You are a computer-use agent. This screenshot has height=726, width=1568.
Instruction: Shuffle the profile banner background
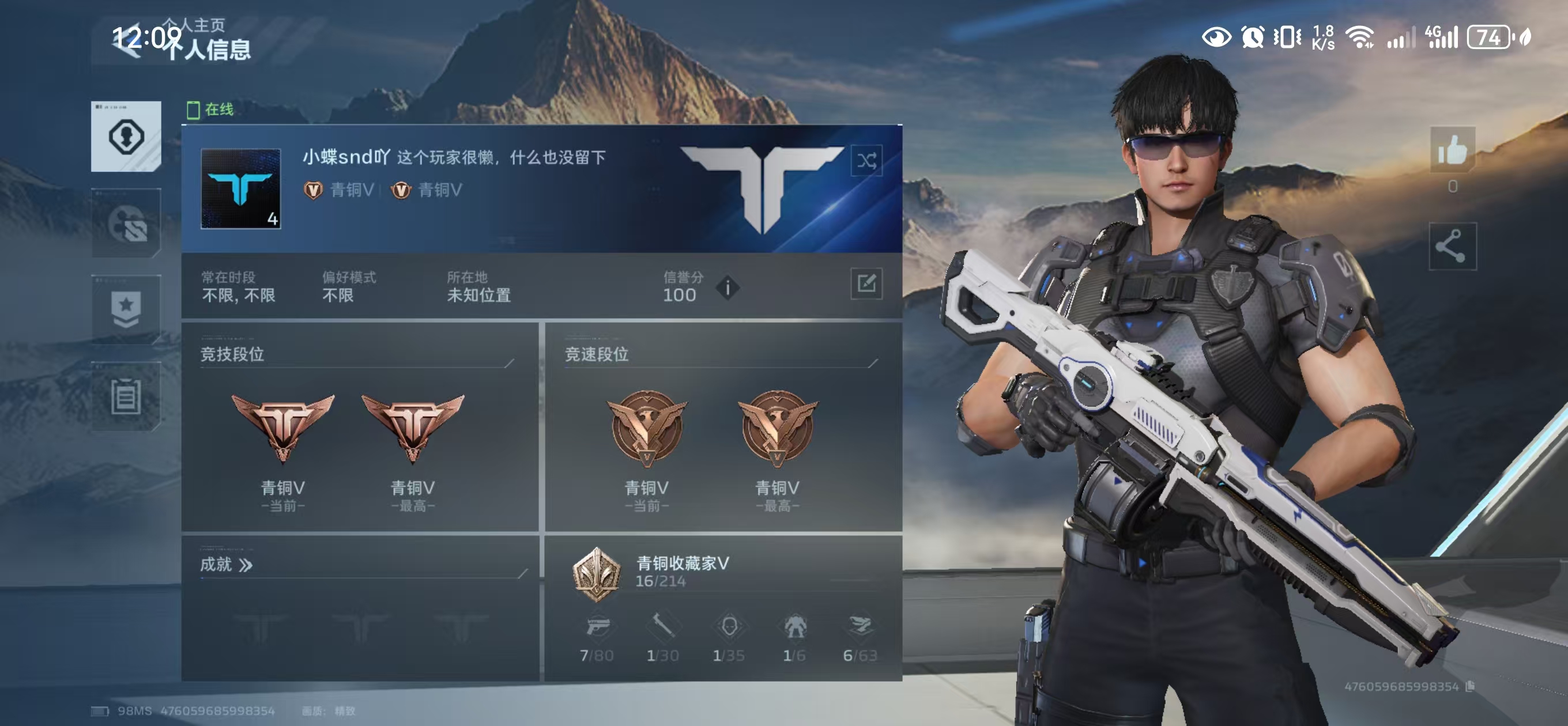pos(866,161)
